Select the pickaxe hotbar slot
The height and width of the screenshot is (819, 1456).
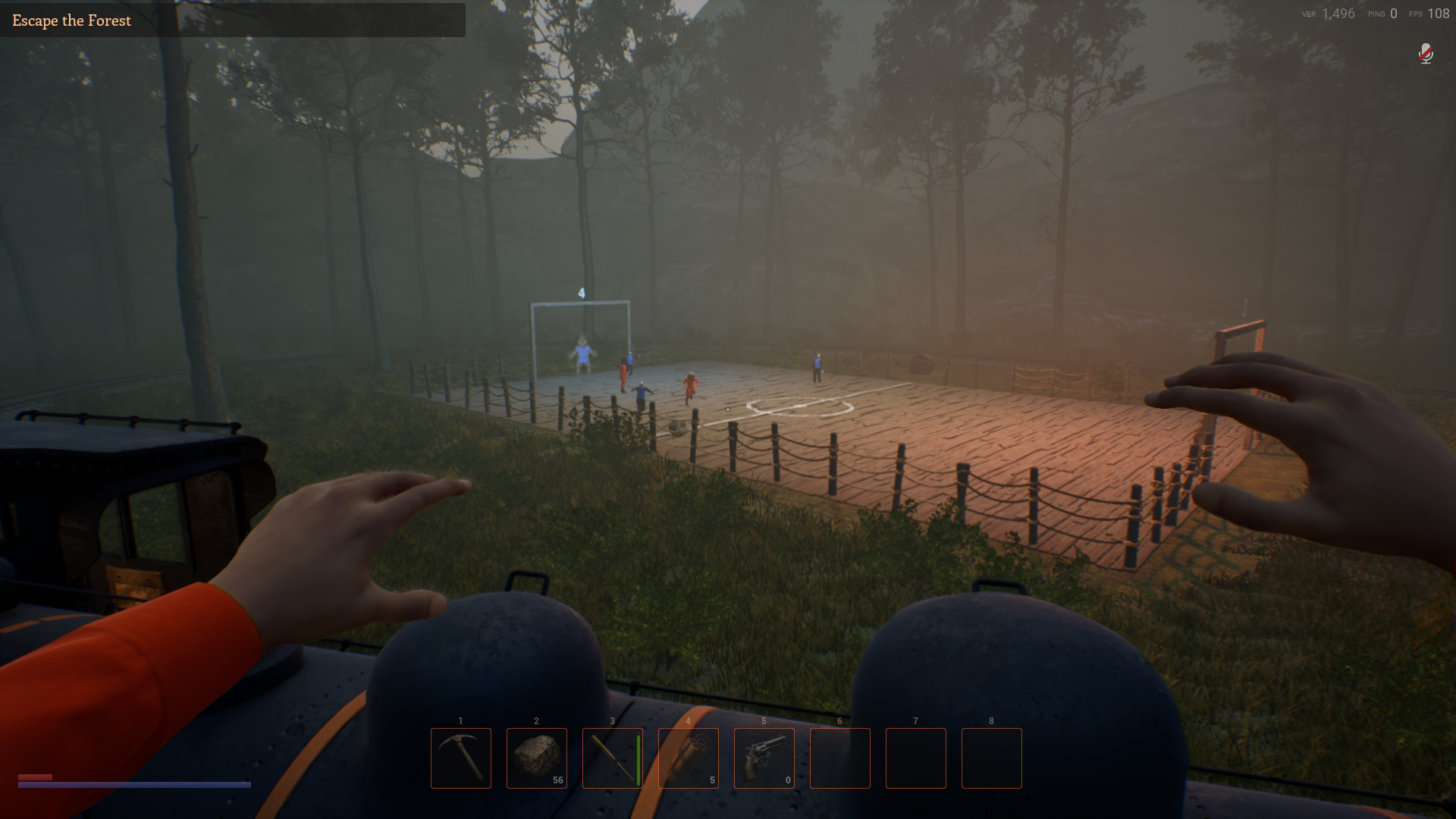pos(461,758)
